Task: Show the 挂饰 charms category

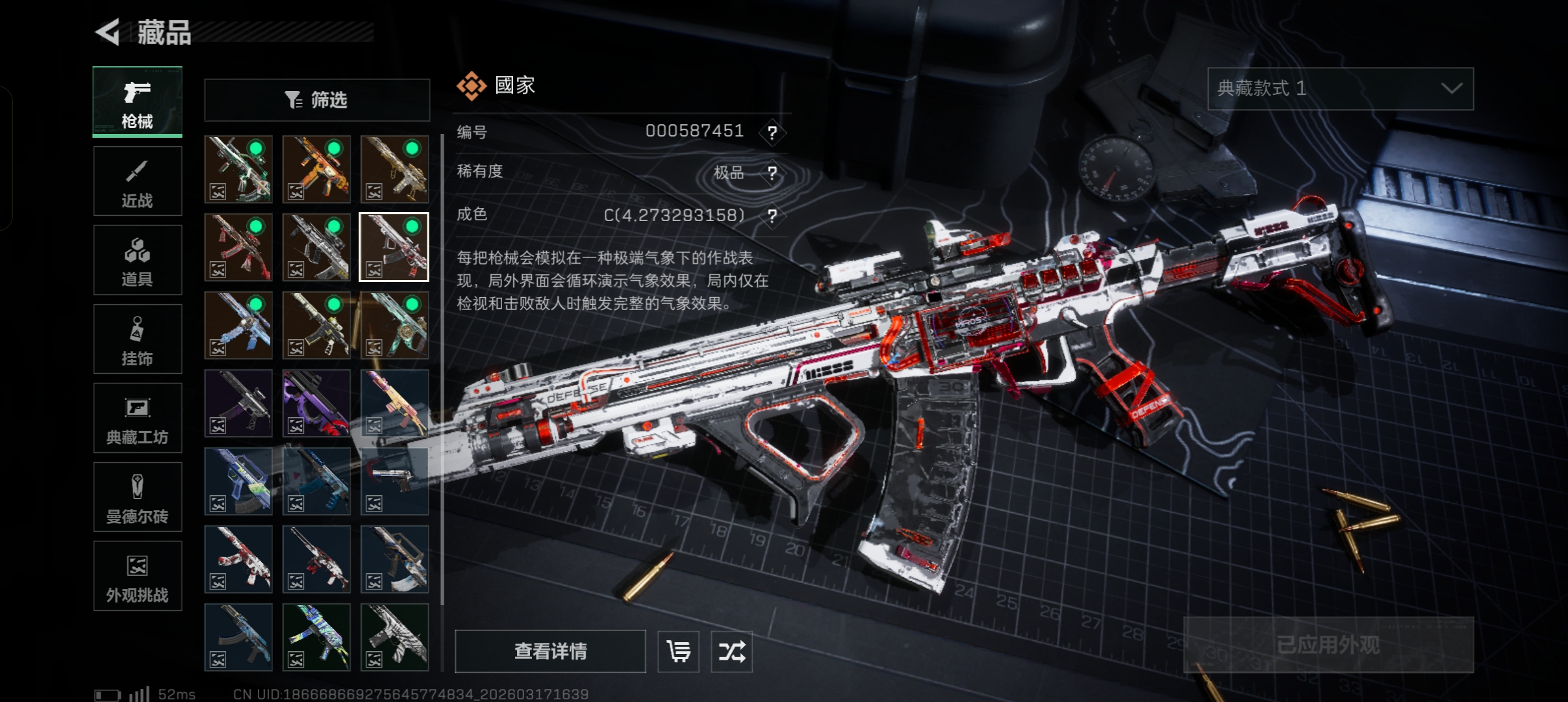Action: point(137,339)
